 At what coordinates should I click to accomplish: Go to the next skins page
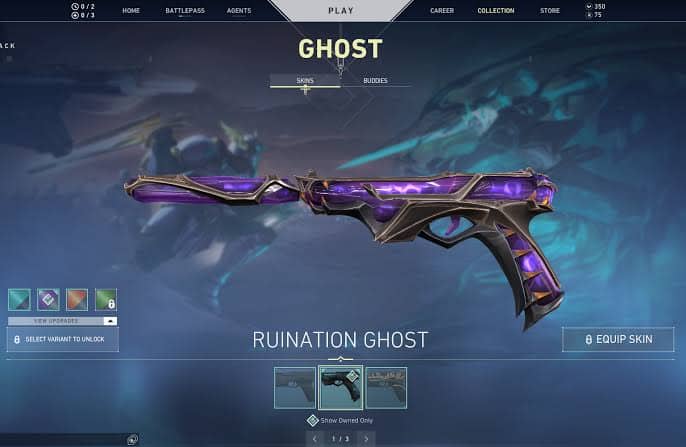(367, 438)
